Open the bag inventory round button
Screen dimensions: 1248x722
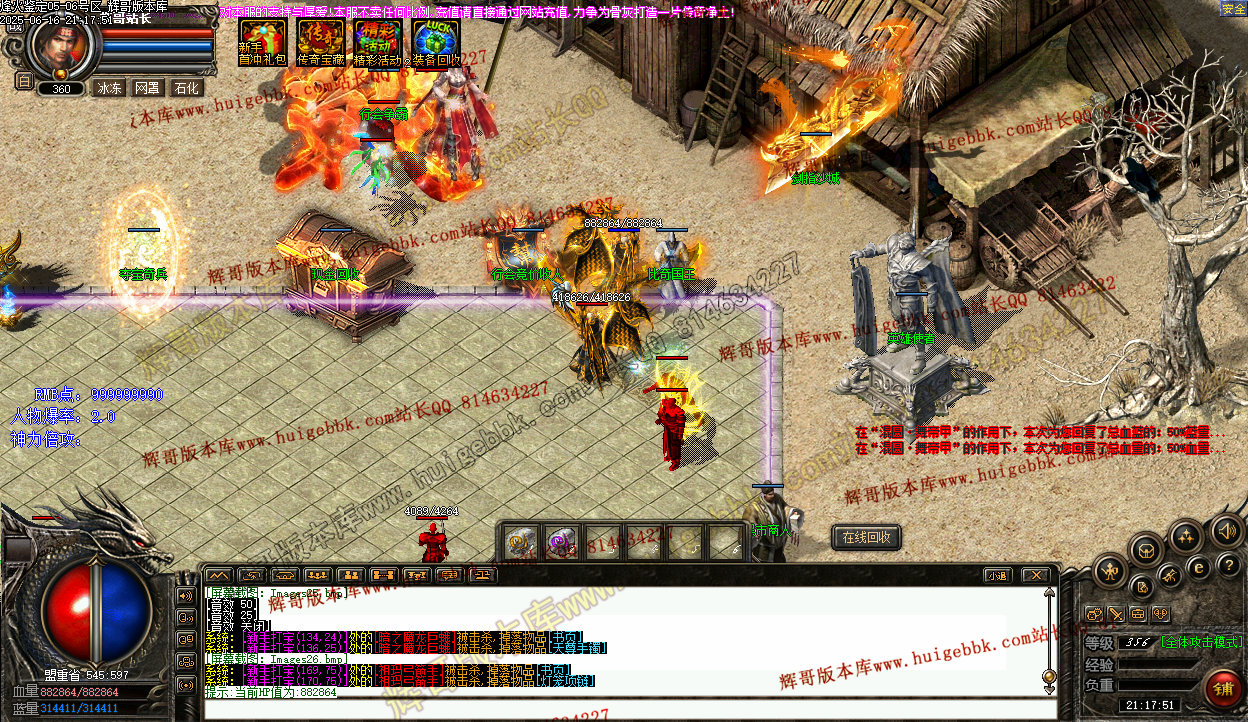tap(1146, 549)
